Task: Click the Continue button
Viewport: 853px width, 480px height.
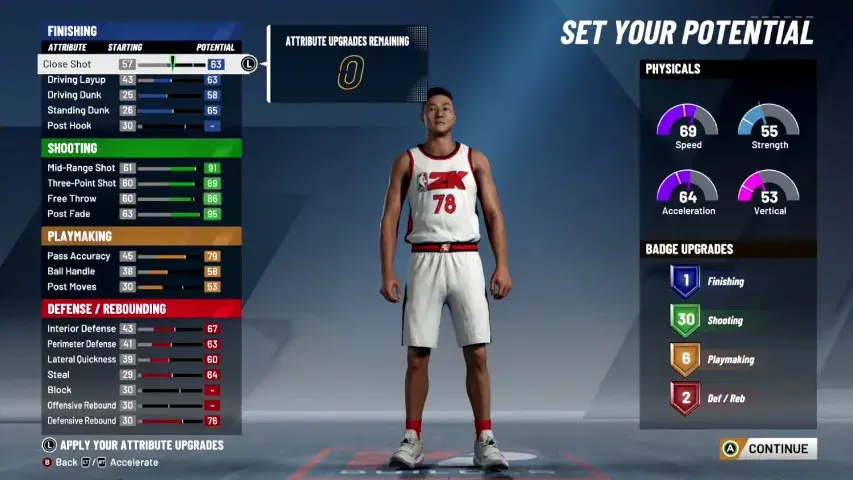Action: 768,449
